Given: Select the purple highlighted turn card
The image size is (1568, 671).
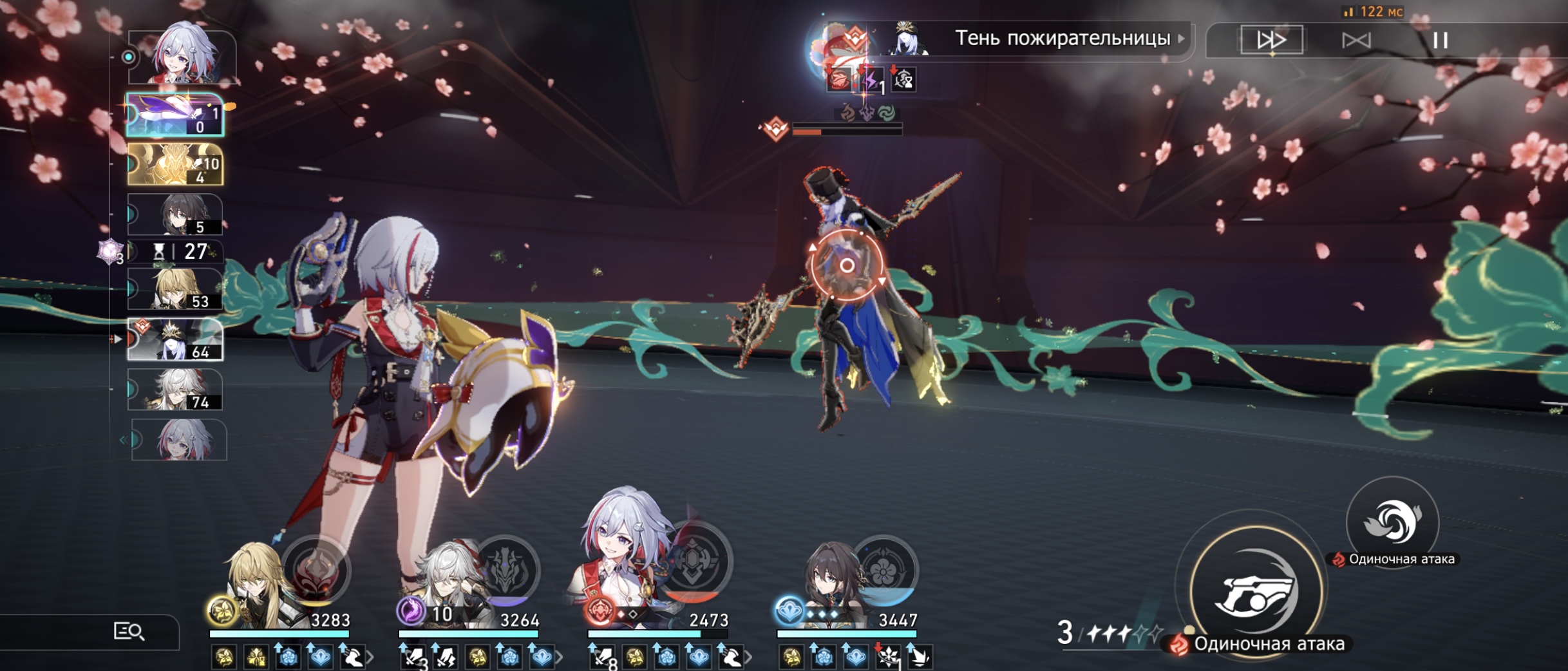Looking at the screenshot, I should [x=175, y=115].
